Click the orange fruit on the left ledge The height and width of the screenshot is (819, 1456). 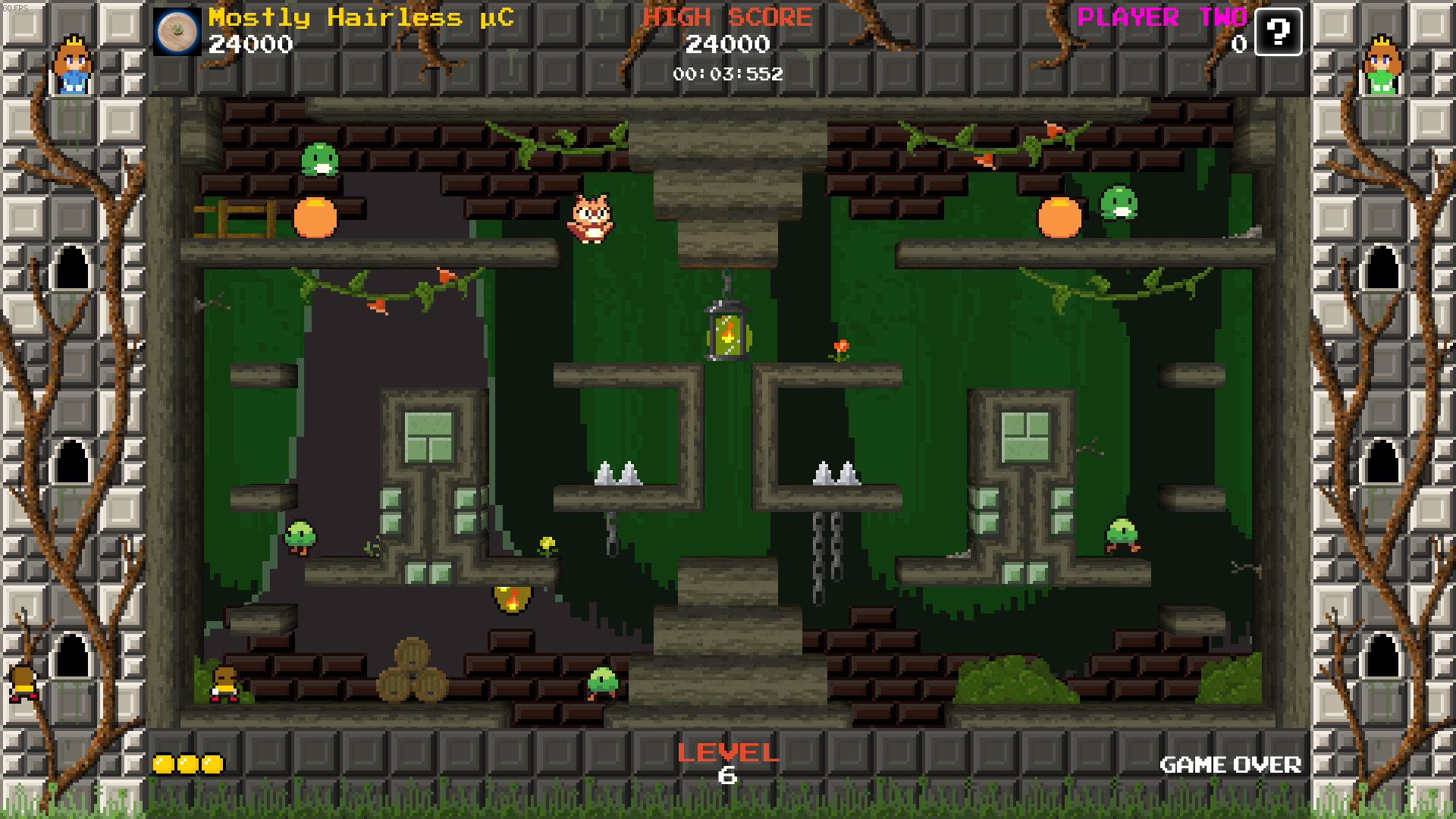tap(316, 219)
